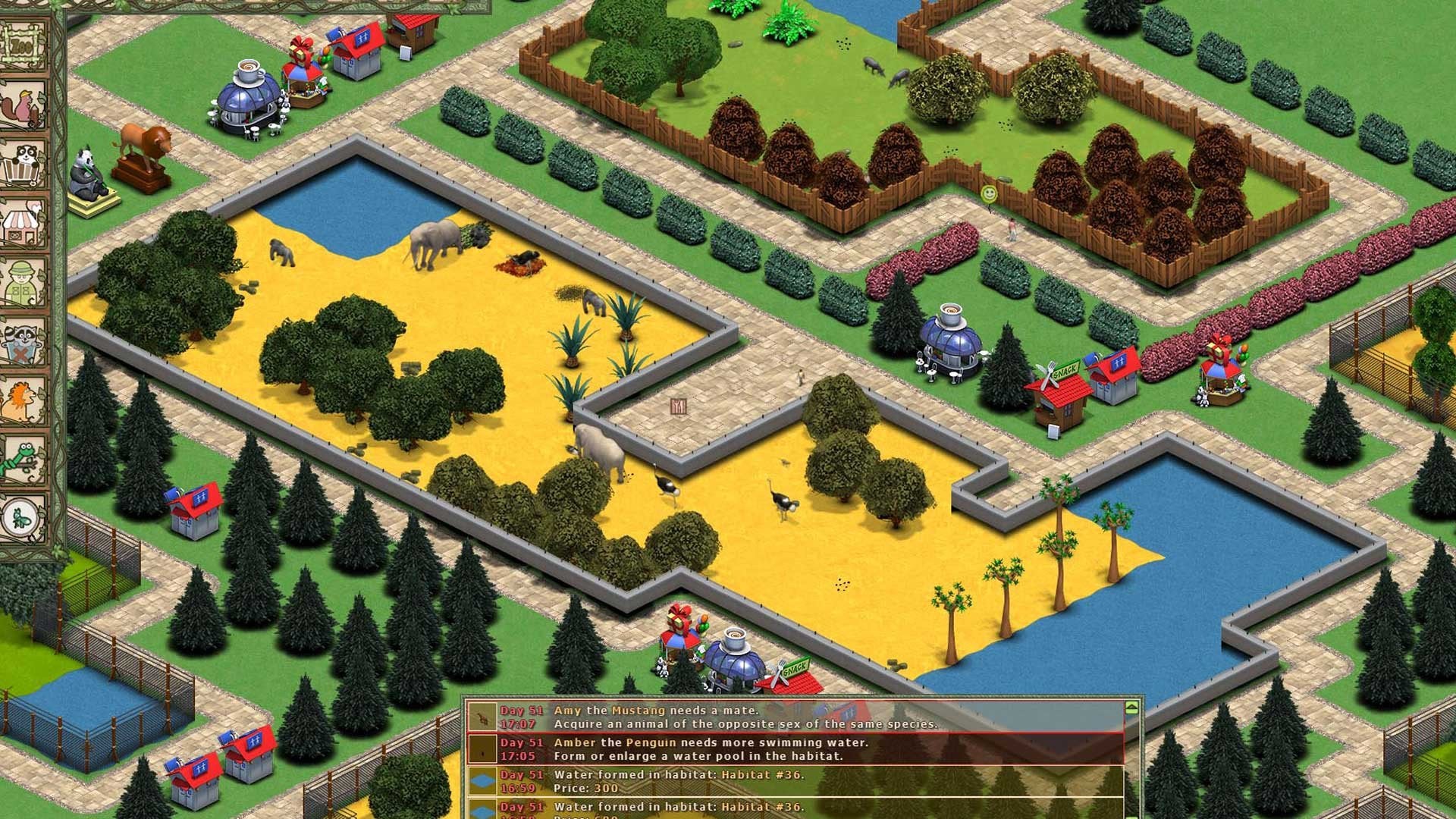Screen dimensions: 1456x819
Task: Click the message log's green up arrow
Action: (1131, 708)
